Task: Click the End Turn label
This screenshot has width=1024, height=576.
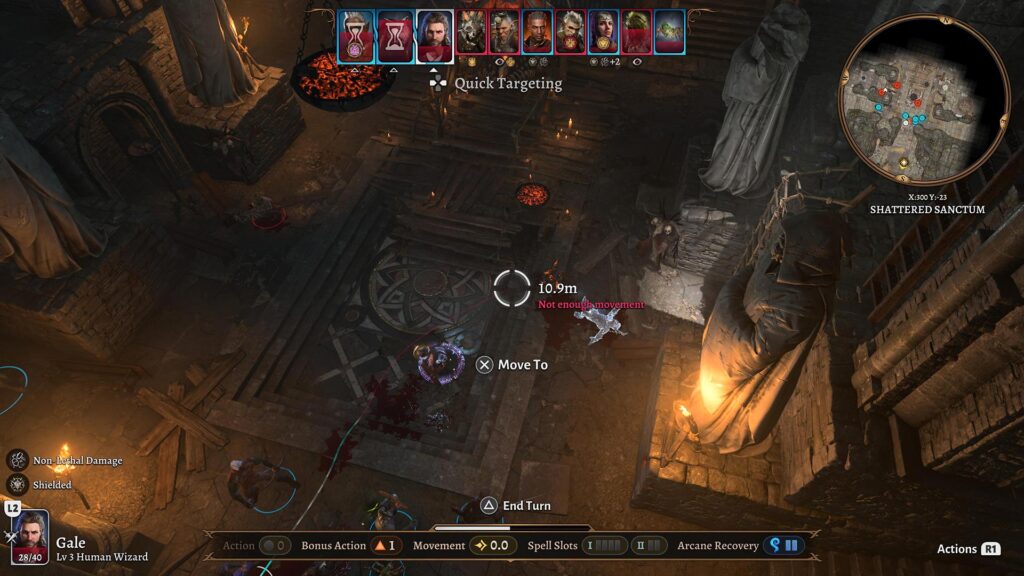Action: click(526, 506)
